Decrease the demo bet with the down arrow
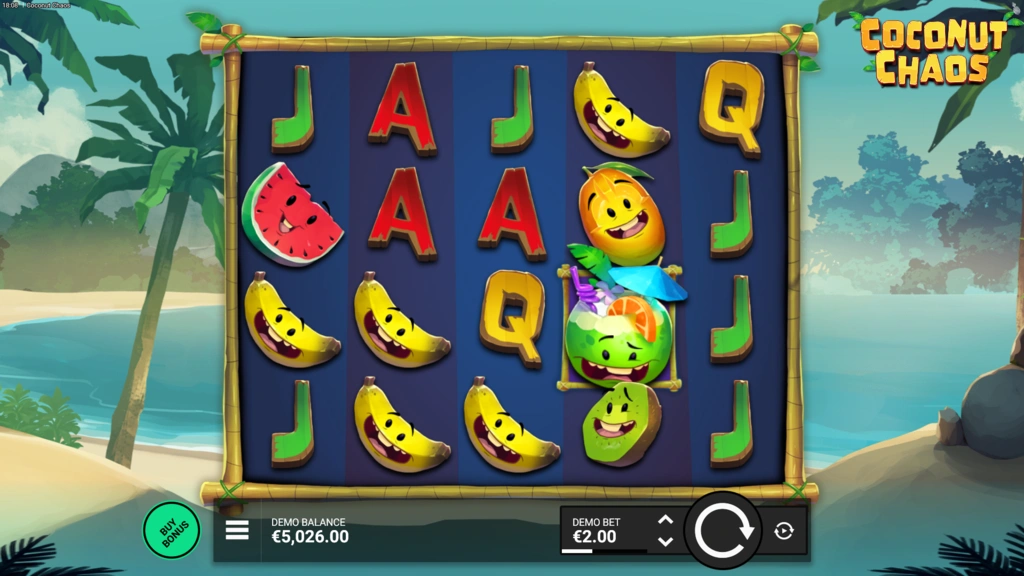This screenshot has height=576, width=1024. (x=665, y=541)
